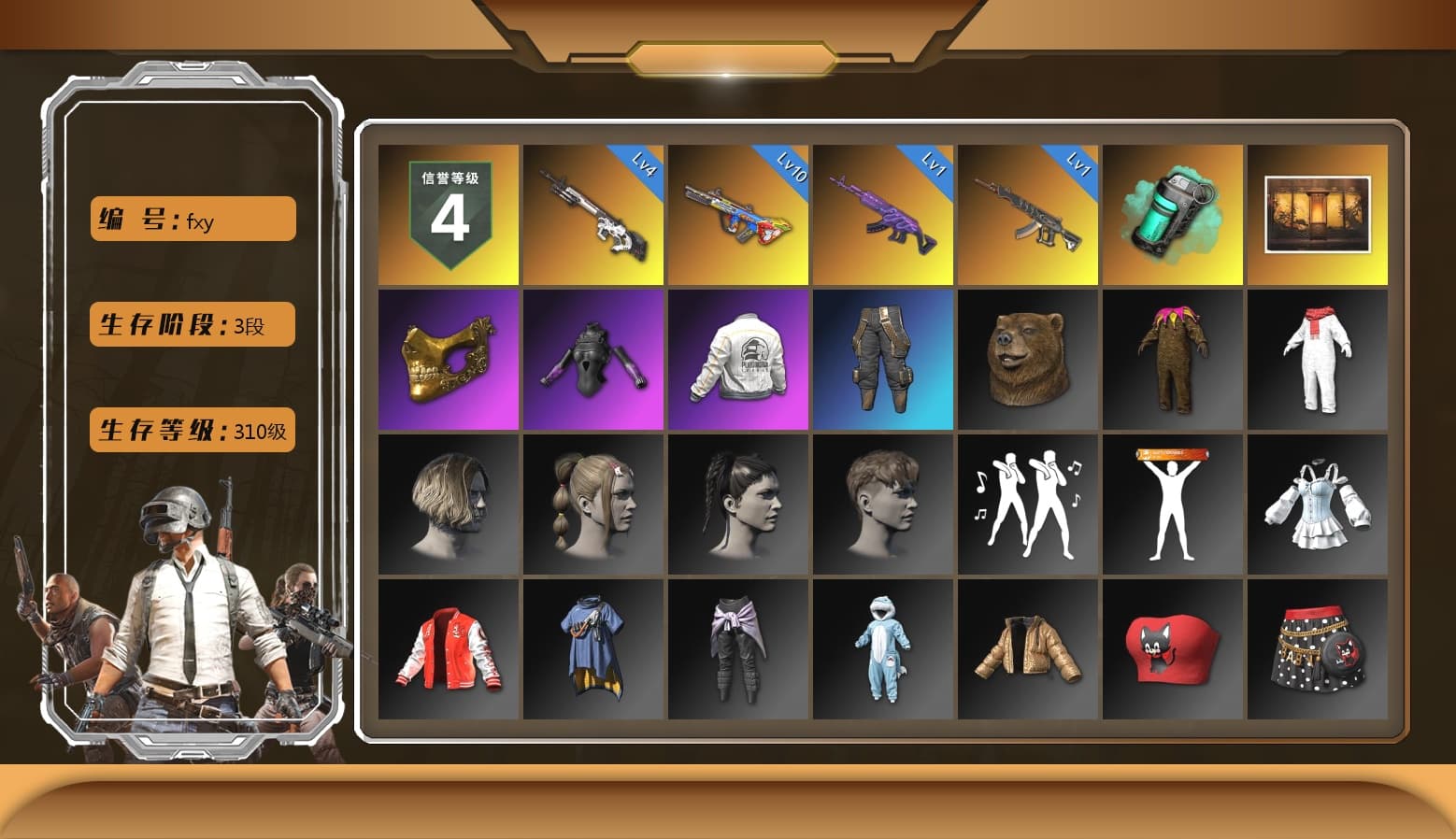Open the banner-holding victory emote
This screenshot has height=839, width=1456.
click(1173, 505)
